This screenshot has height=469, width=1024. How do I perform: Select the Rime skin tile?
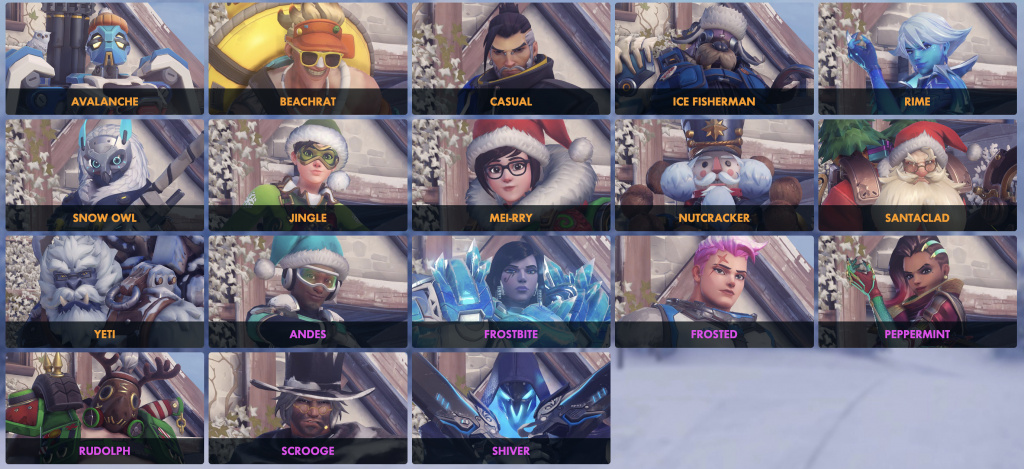pos(916,58)
